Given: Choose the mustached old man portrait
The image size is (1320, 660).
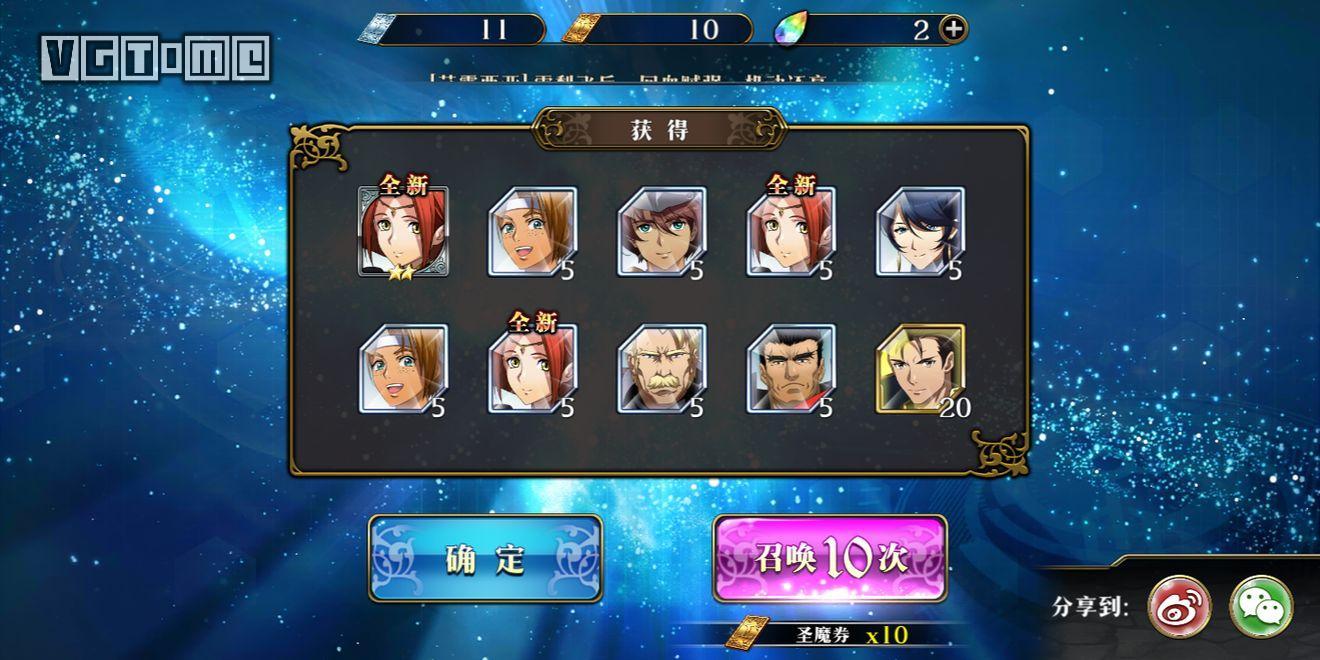Looking at the screenshot, I should [661, 368].
